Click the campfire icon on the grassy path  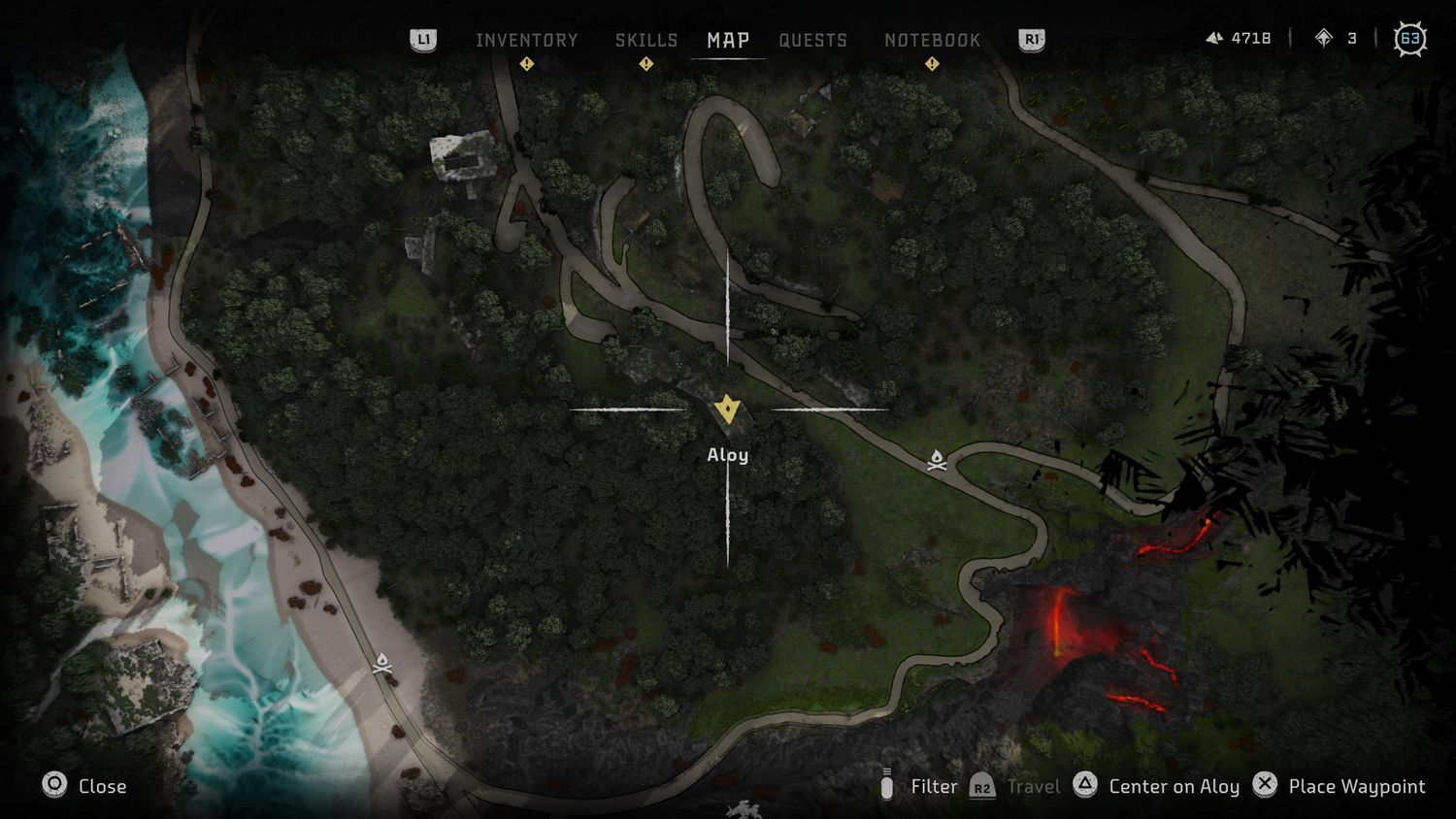coord(937,460)
